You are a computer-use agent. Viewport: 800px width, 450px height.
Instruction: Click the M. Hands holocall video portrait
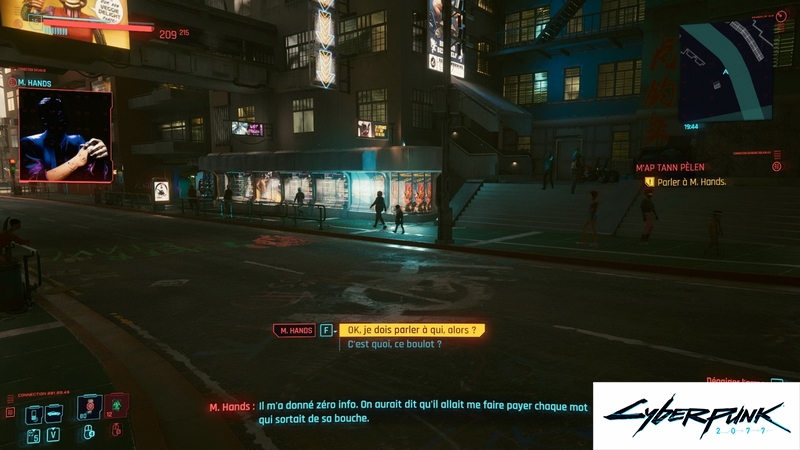[65, 135]
